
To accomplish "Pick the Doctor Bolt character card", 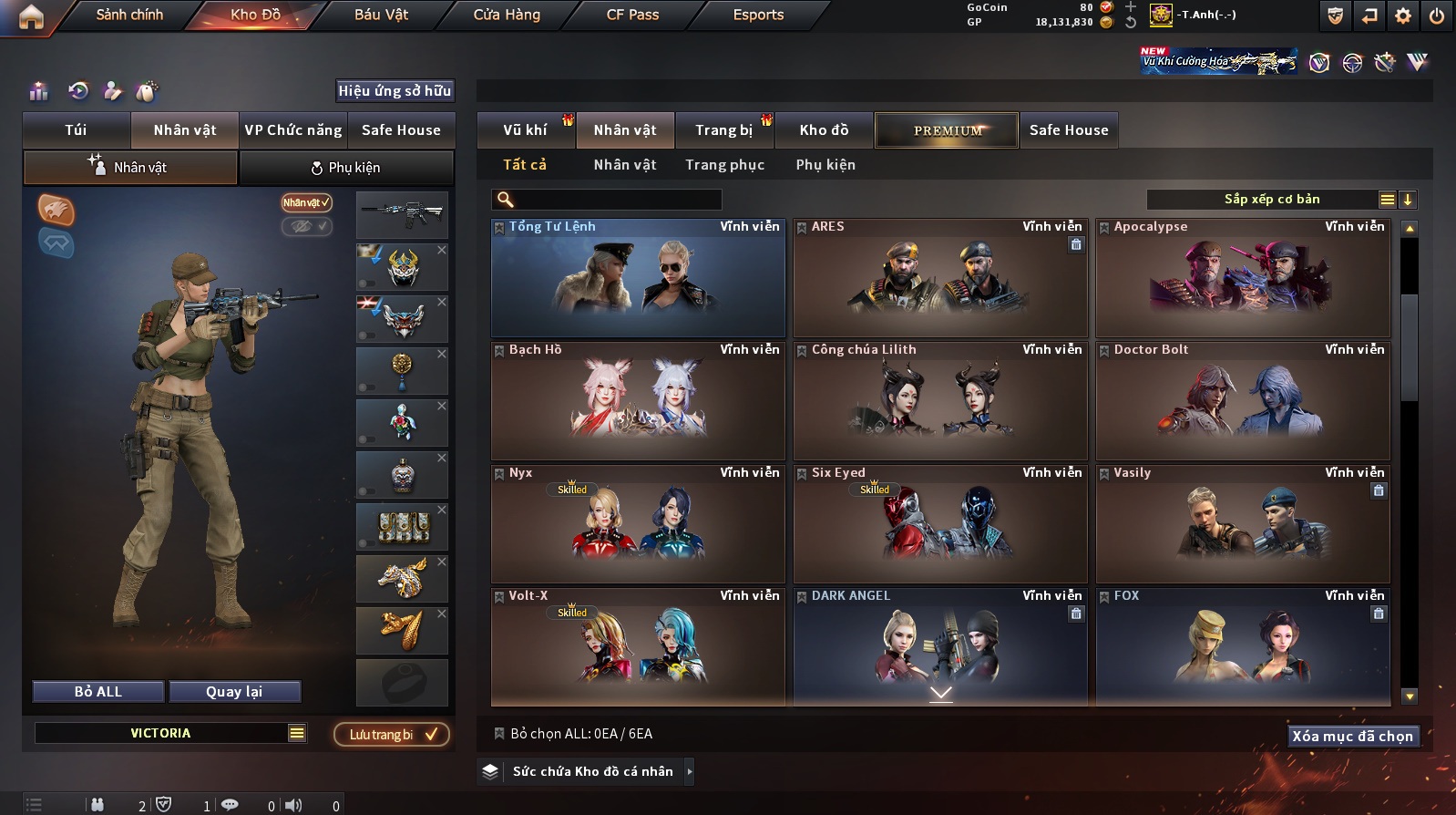I will coord(1243,401).
